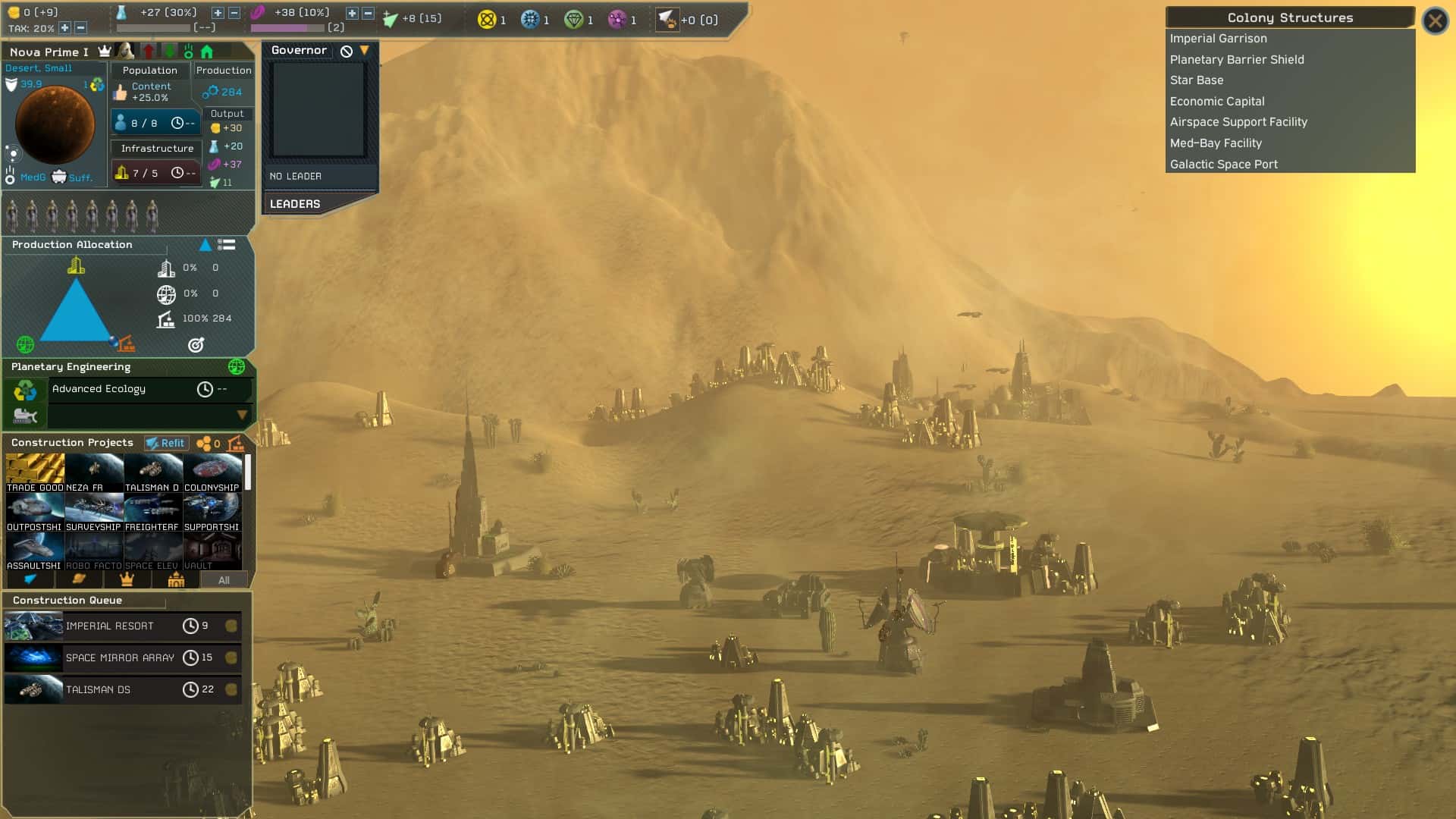Increase the tax rate with plus
Image resolution: width=1456 pixels, height=819 pixels.
tap(65, 28)
